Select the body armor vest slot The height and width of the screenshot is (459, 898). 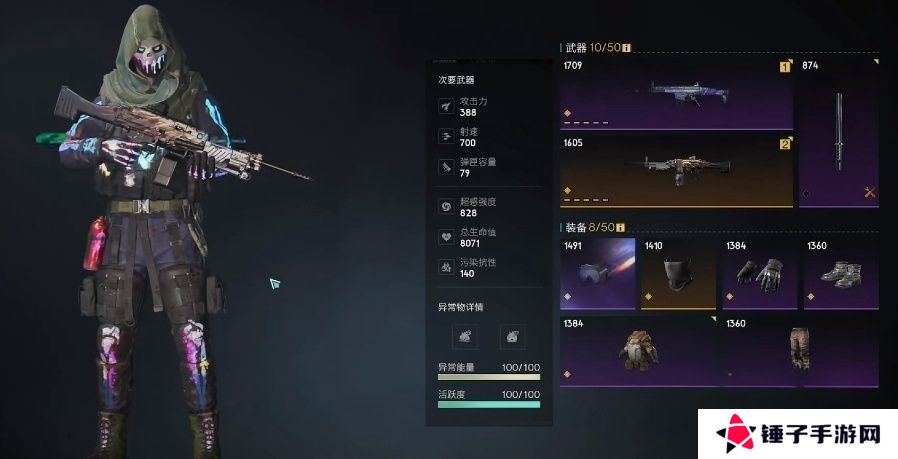pos(638,350)
